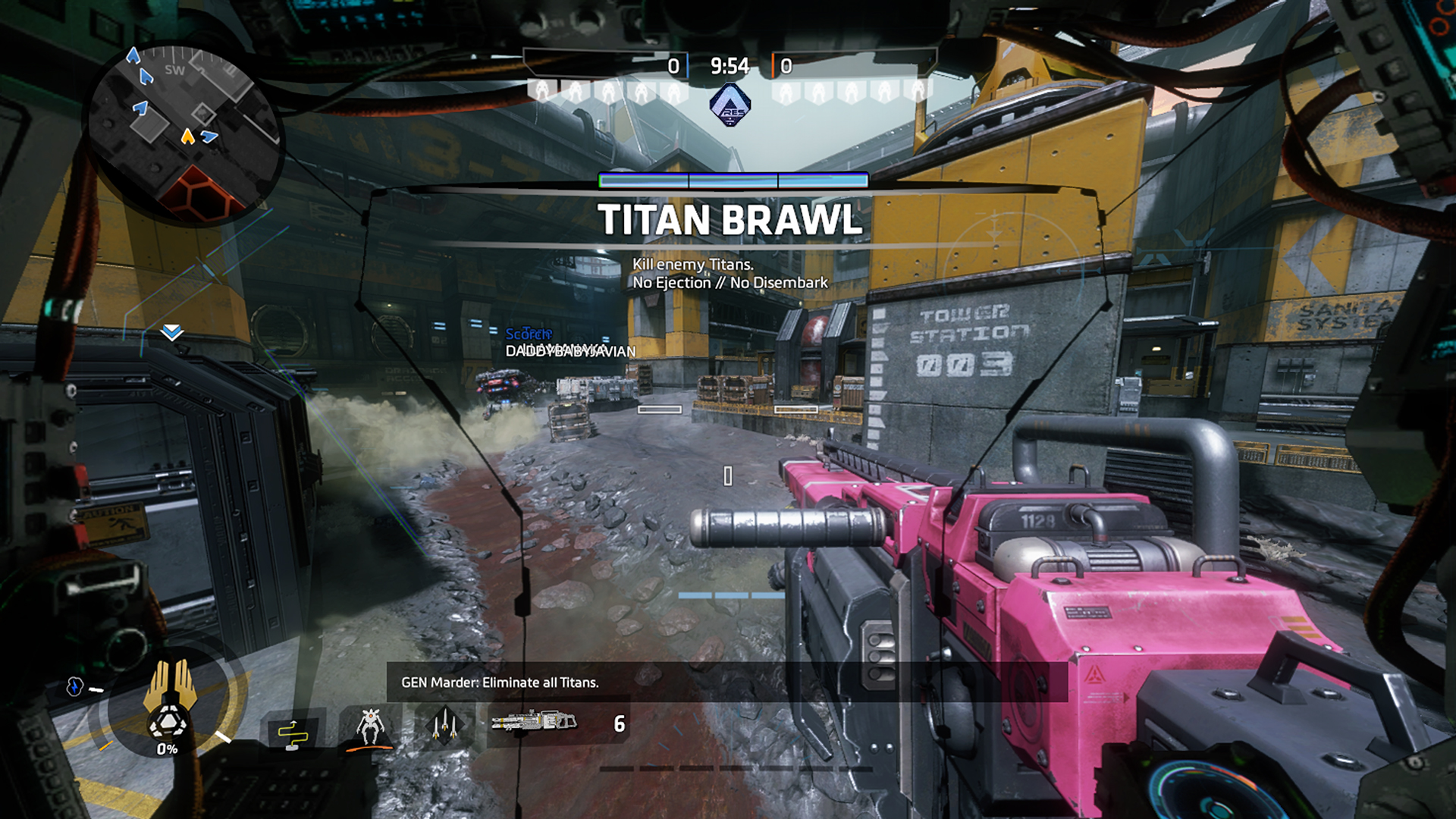The image size is (1456, 819).
Task: Select the blue lightning bolt badge
Action: tap(74, 686)
